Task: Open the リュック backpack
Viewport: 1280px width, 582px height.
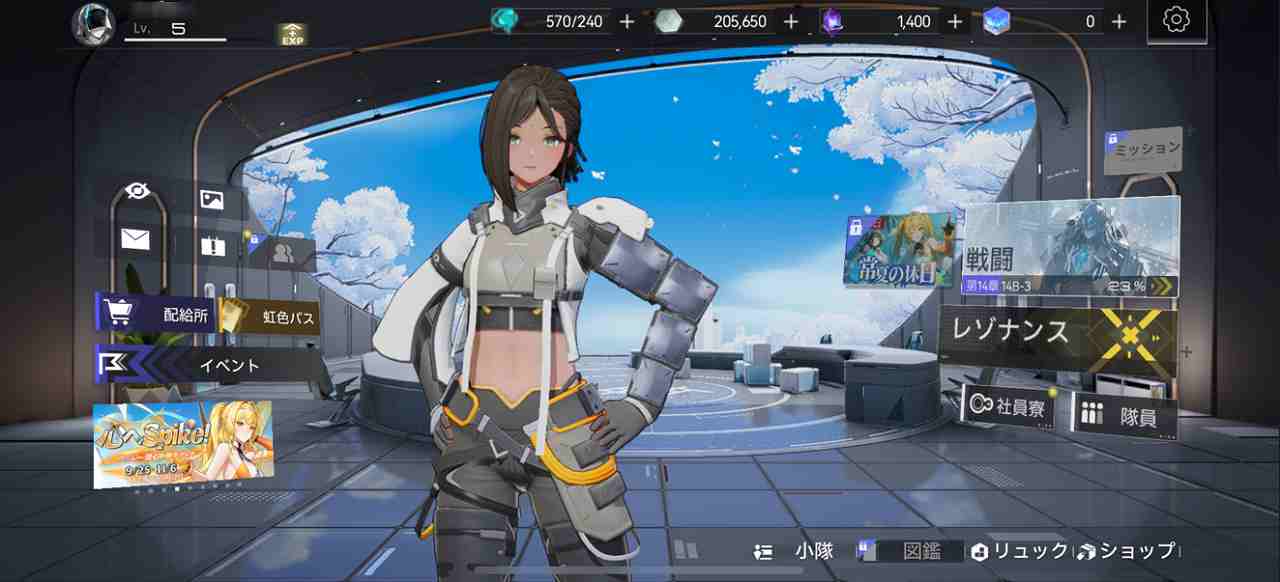Action: point(1020,551)
